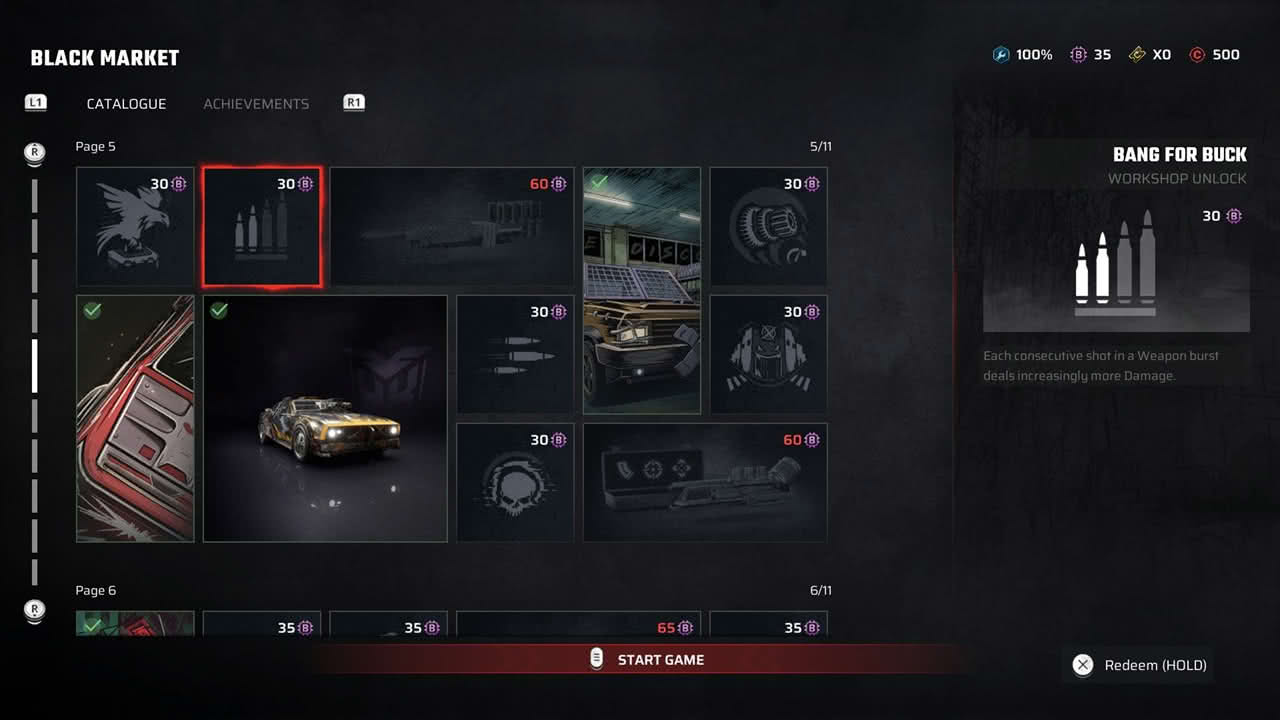The image size is (1280, 720).
Task: Pick the skull emblem unlock tile
Action: tap(515, 482)
